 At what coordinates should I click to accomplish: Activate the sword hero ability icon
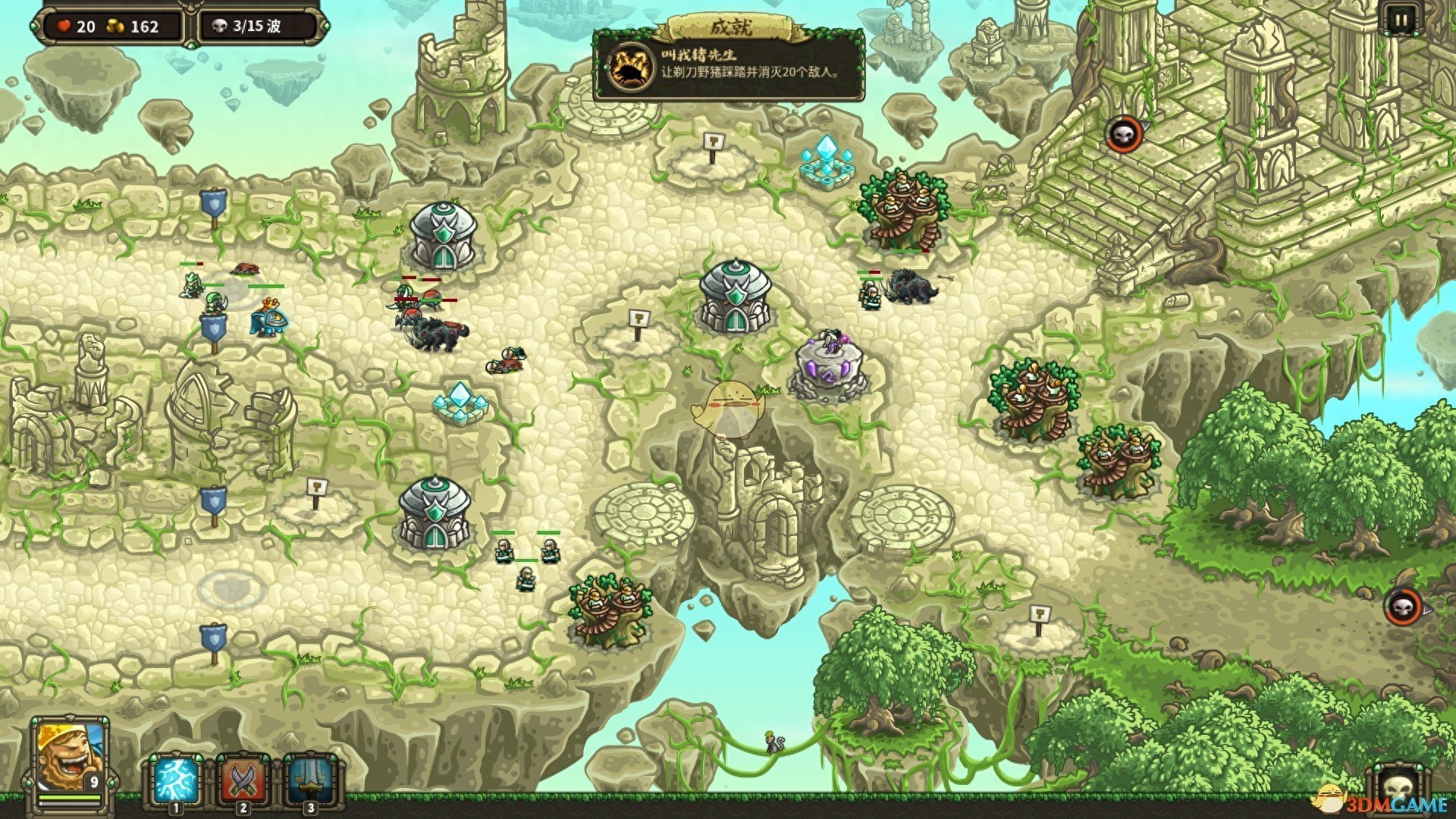click(309, 780)
